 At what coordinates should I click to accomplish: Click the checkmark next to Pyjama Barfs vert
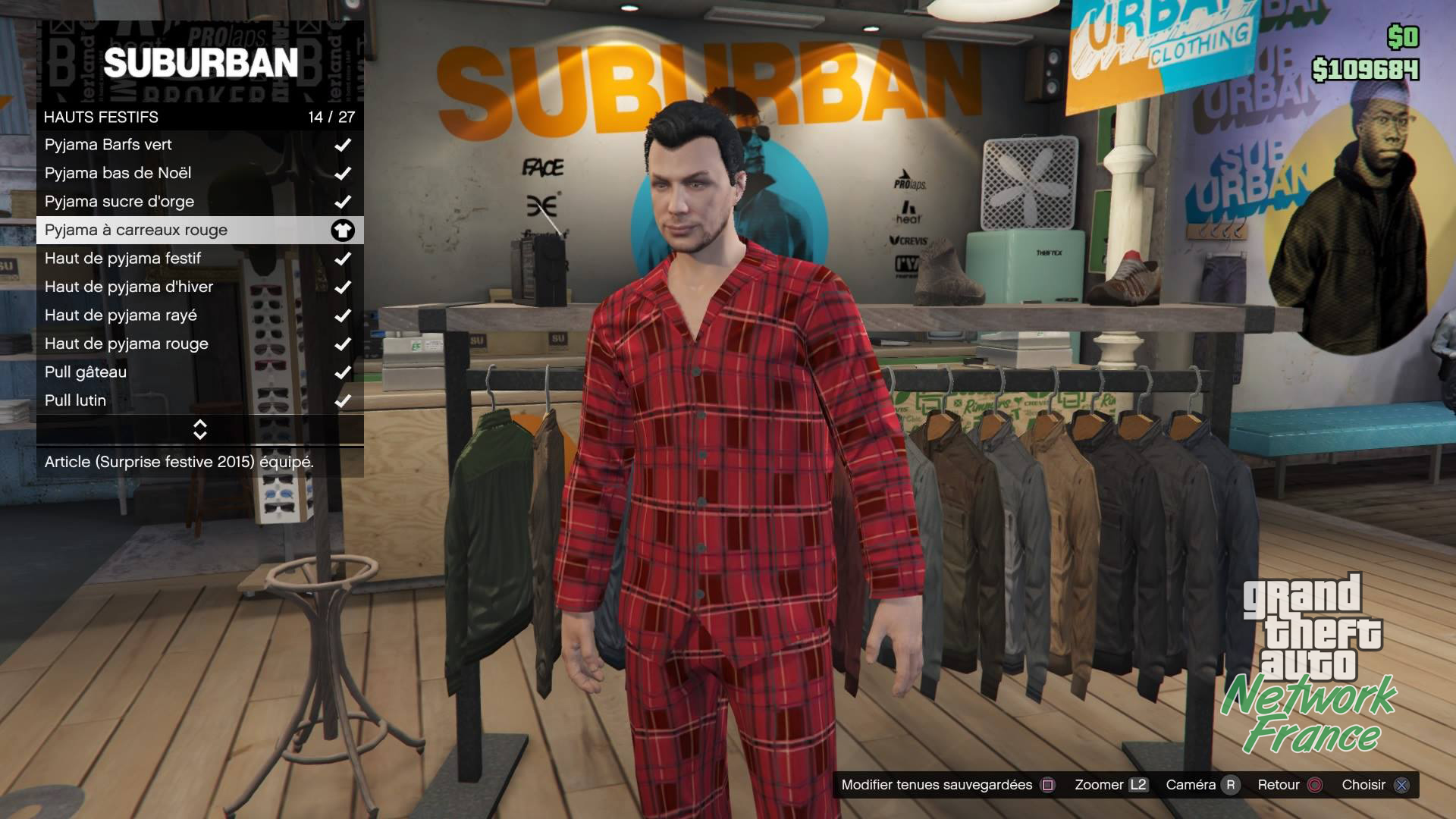click(344, 144)
